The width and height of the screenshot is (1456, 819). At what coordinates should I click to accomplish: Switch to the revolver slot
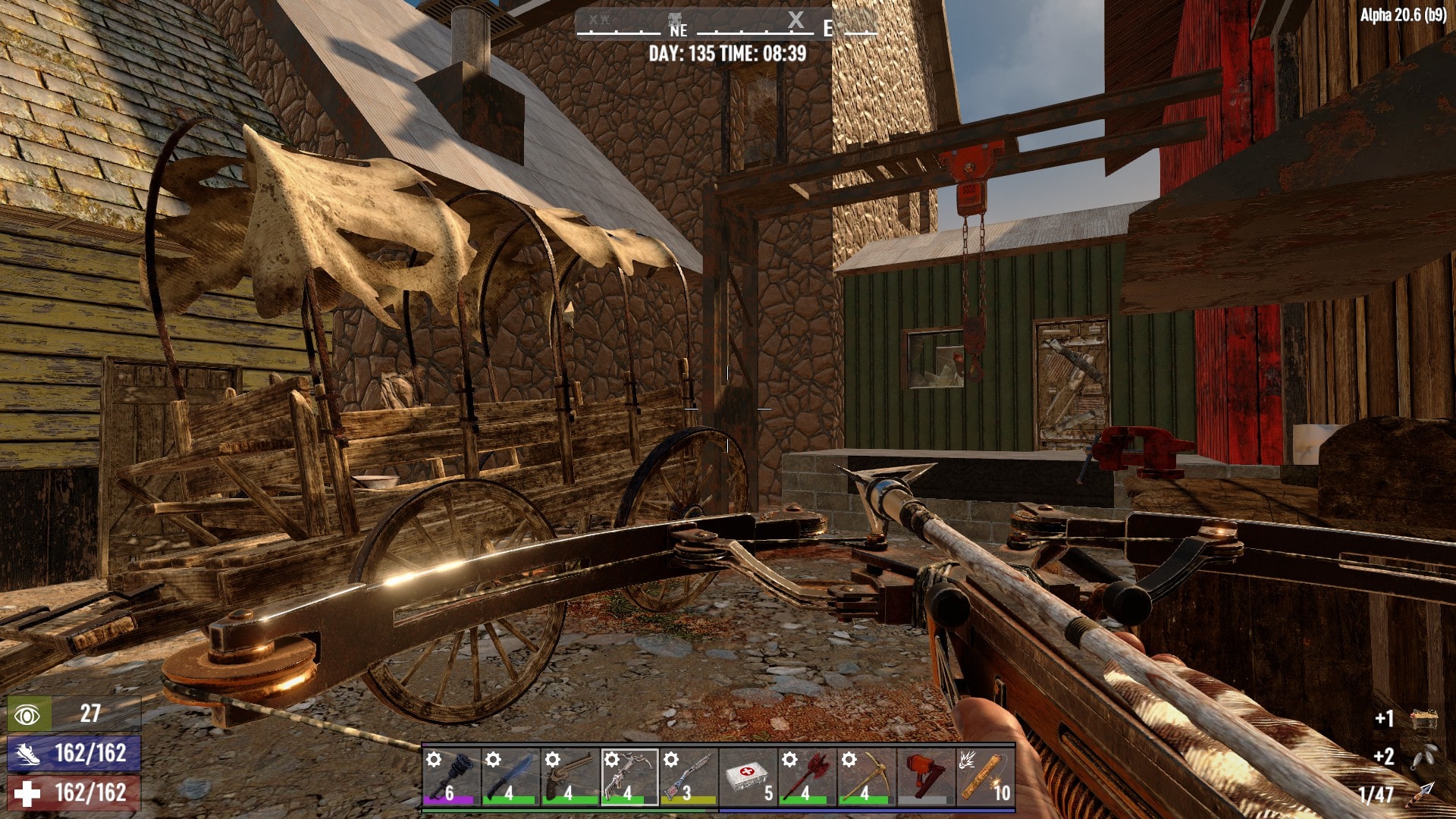point(570,776)
